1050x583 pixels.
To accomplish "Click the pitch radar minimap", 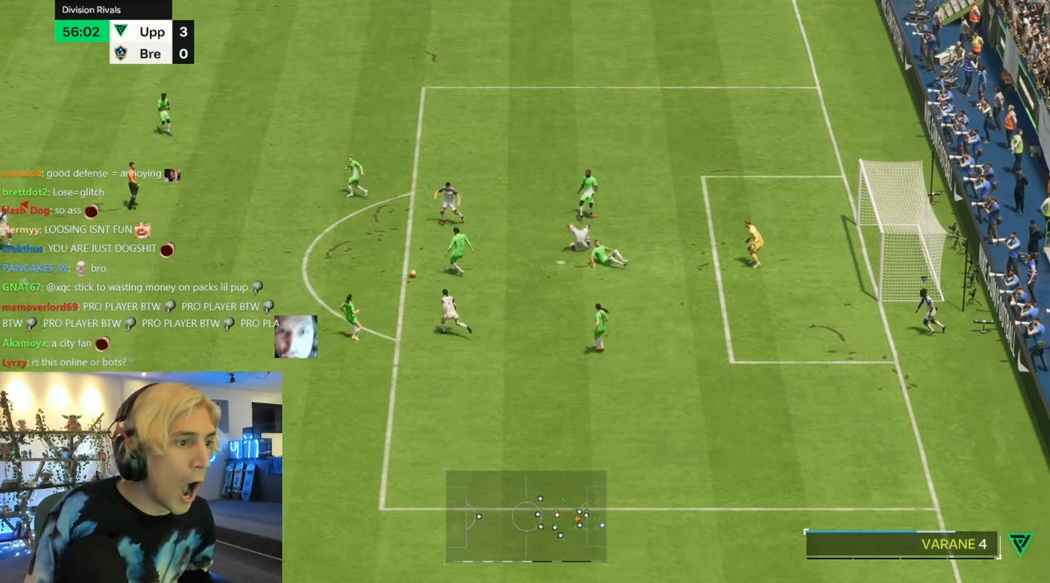I will [526, 517].
